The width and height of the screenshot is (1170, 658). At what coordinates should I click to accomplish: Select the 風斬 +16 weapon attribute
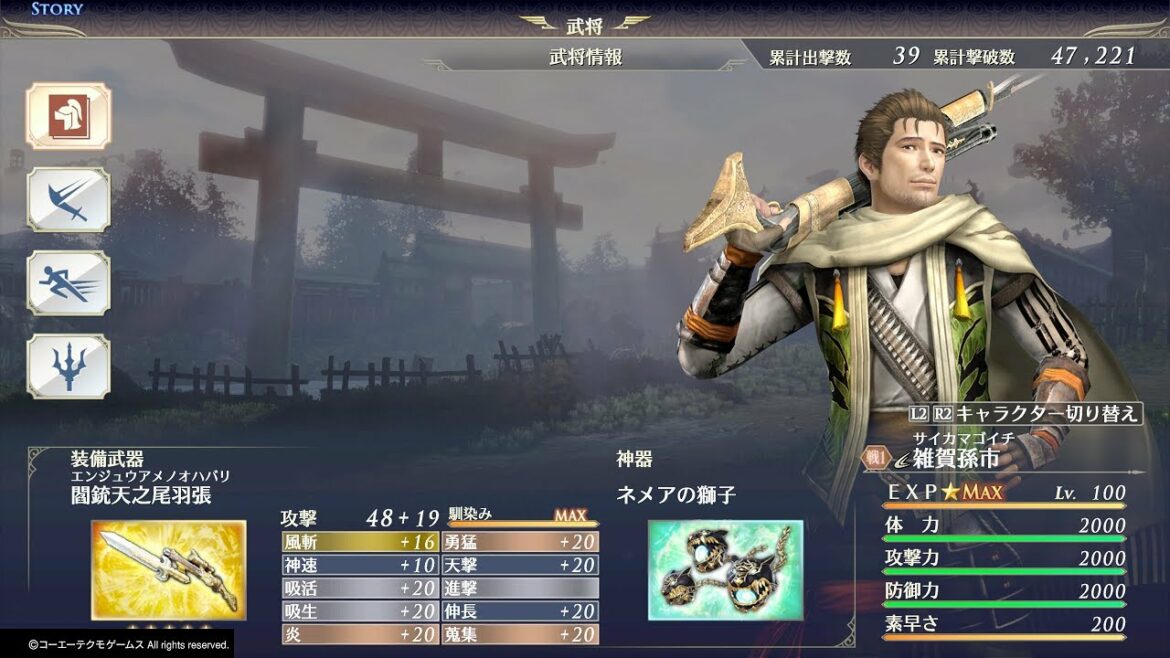pos(360,542)
